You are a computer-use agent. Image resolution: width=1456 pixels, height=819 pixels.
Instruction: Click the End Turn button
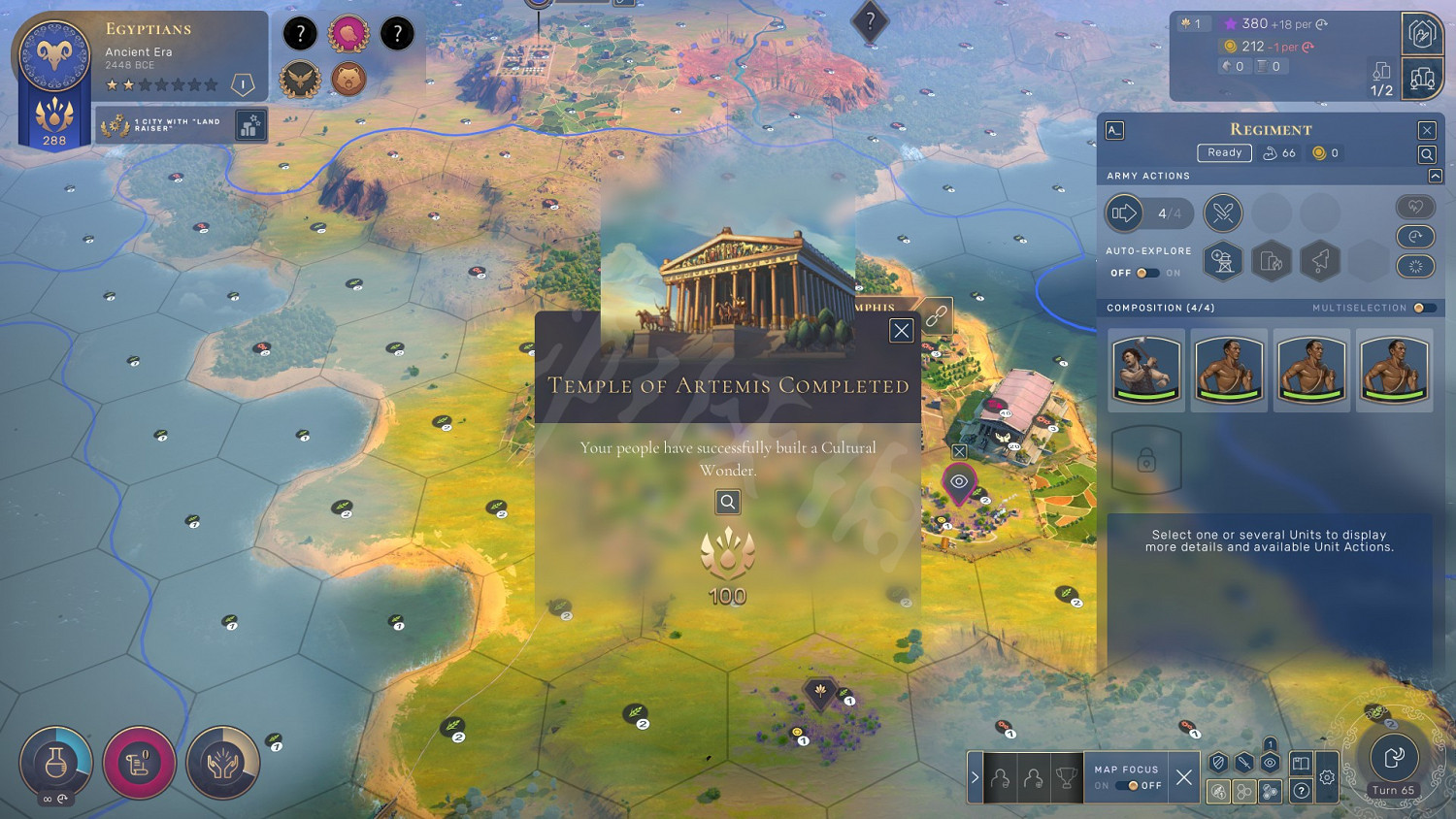1394,758
